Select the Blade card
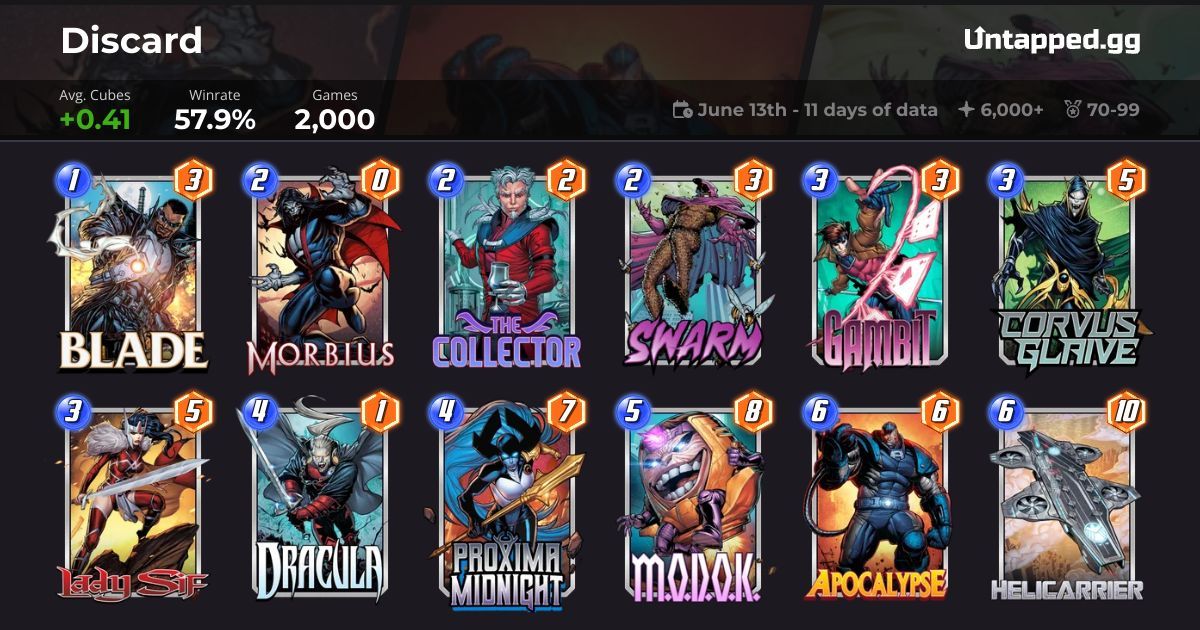 pyautogui.click(x=133, y=270)
